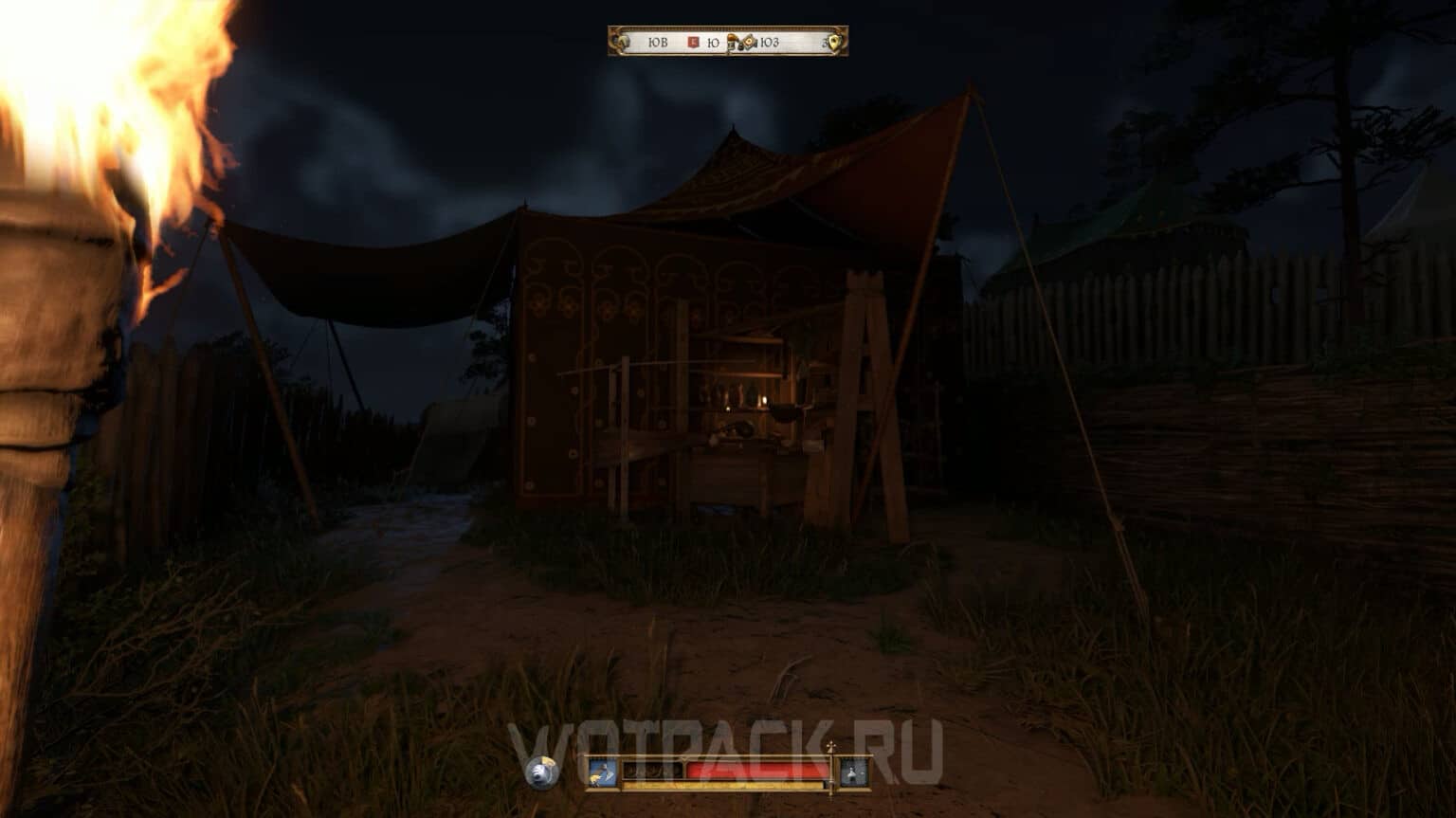
Task: Select the golden shield emblem right of ЮЗ marker
Action: [x=833, y=42]
